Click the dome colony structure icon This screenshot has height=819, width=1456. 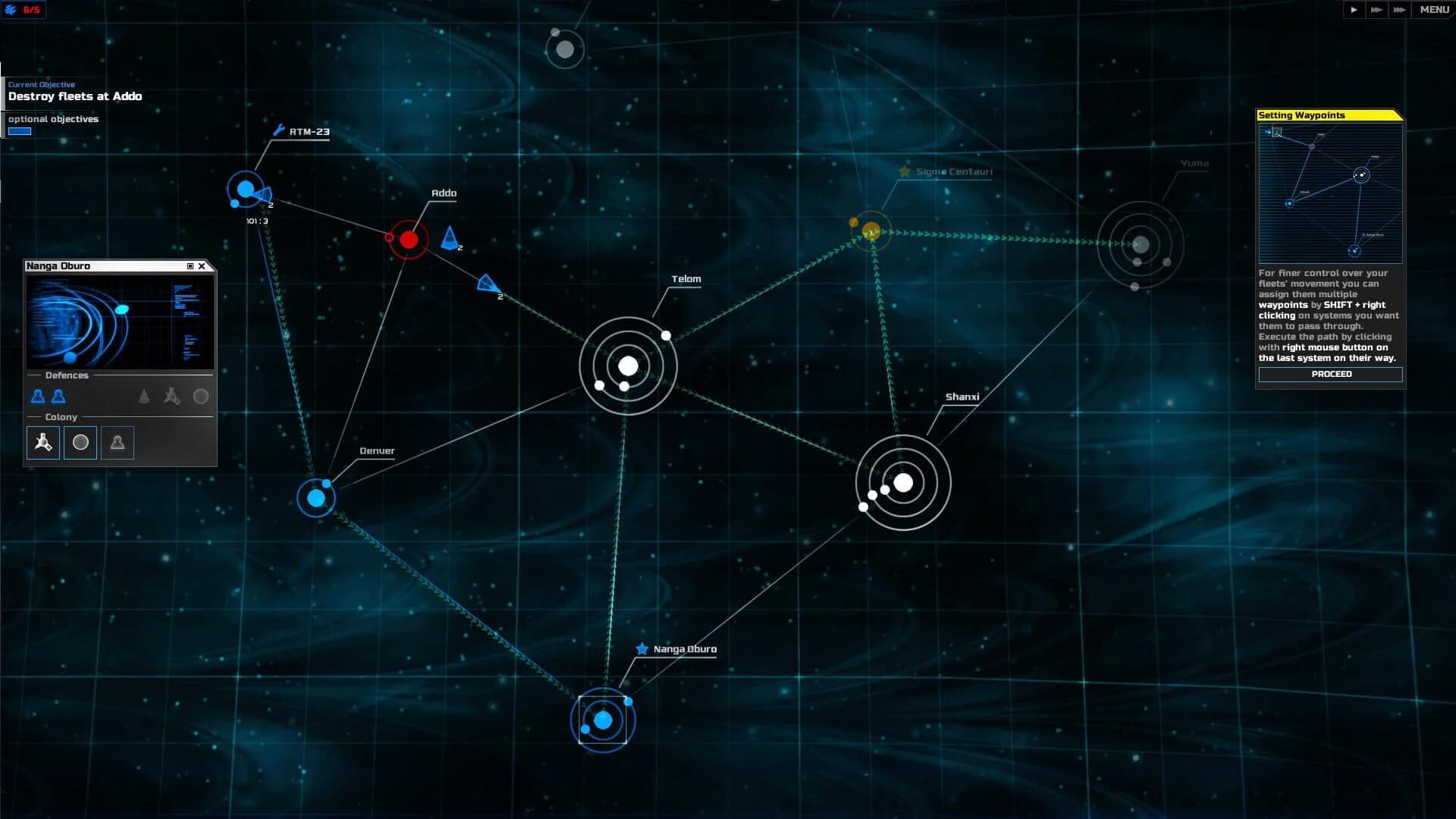click(80, 442)
